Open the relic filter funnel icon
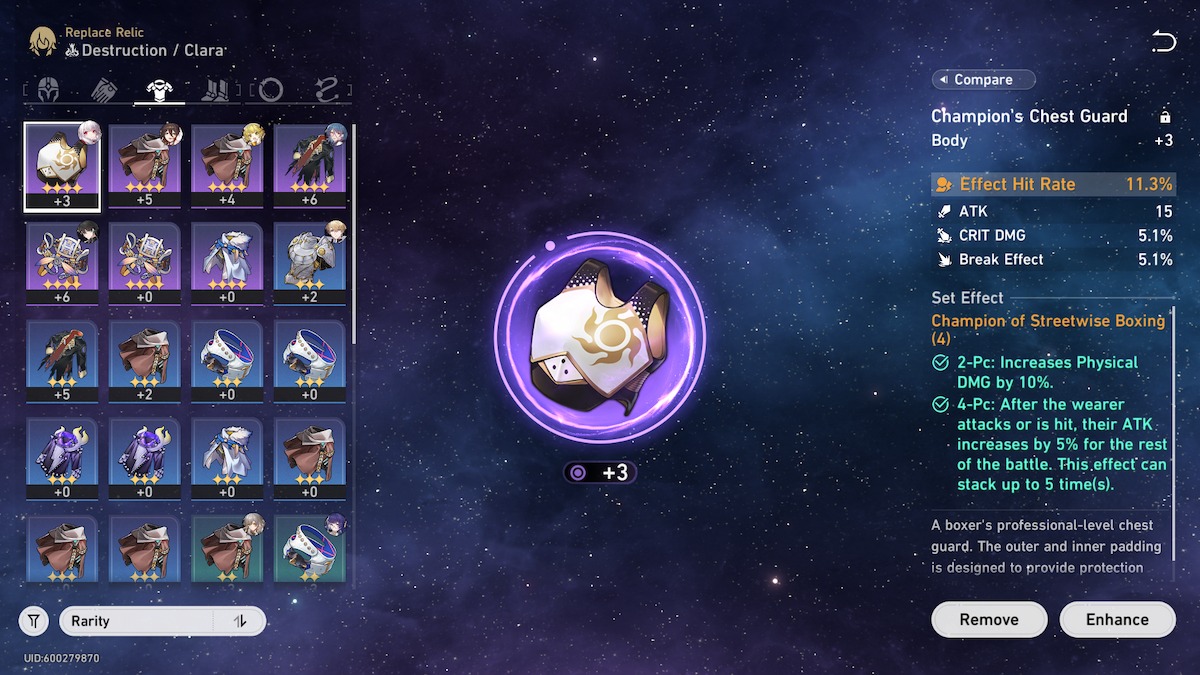 tap(34, 621)
